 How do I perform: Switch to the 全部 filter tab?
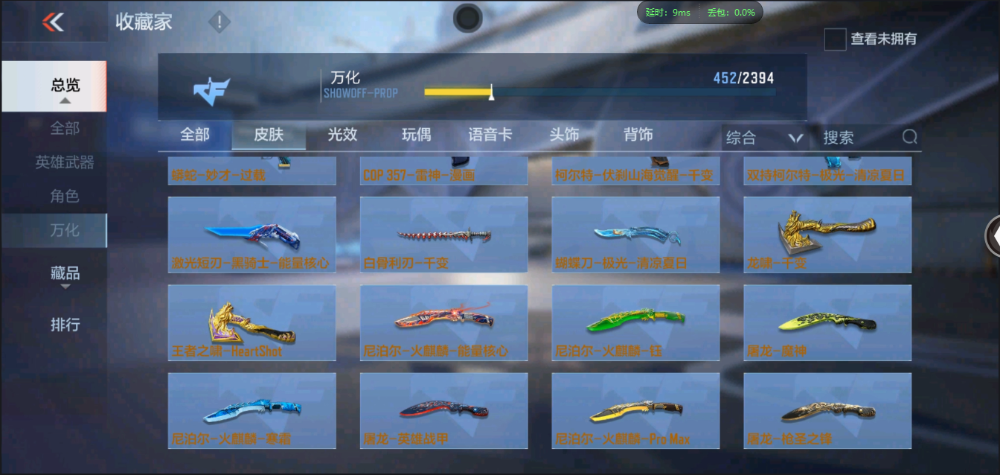click(195, 135)
